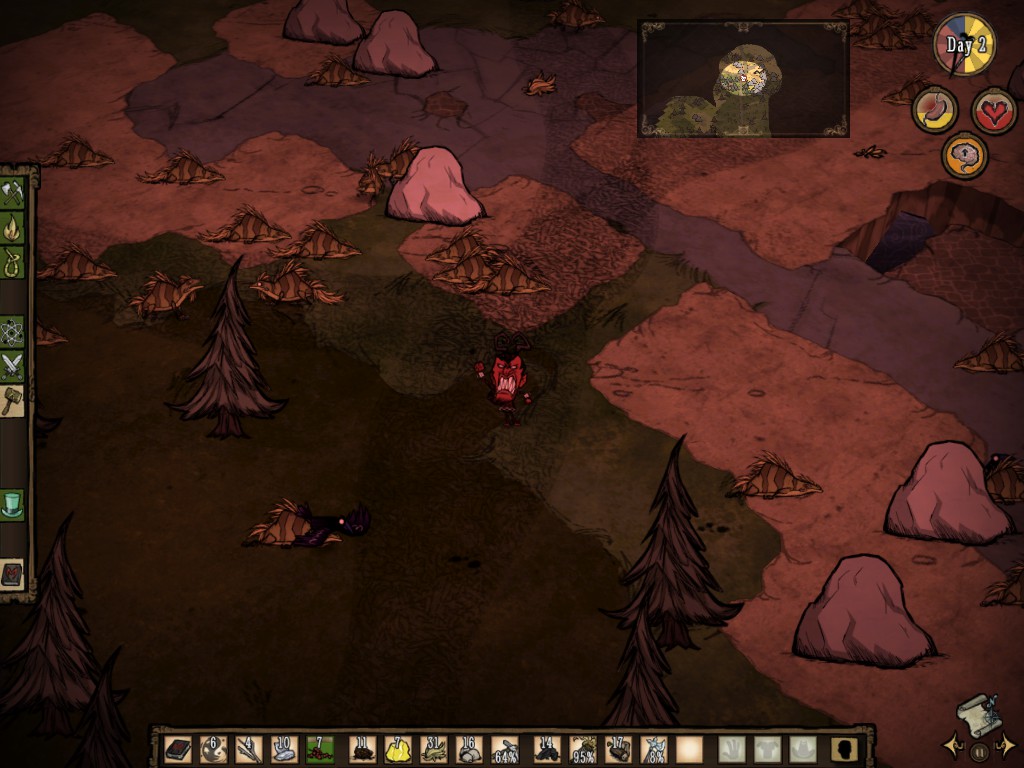Open the Science atom crafting tab

point(12,330)
